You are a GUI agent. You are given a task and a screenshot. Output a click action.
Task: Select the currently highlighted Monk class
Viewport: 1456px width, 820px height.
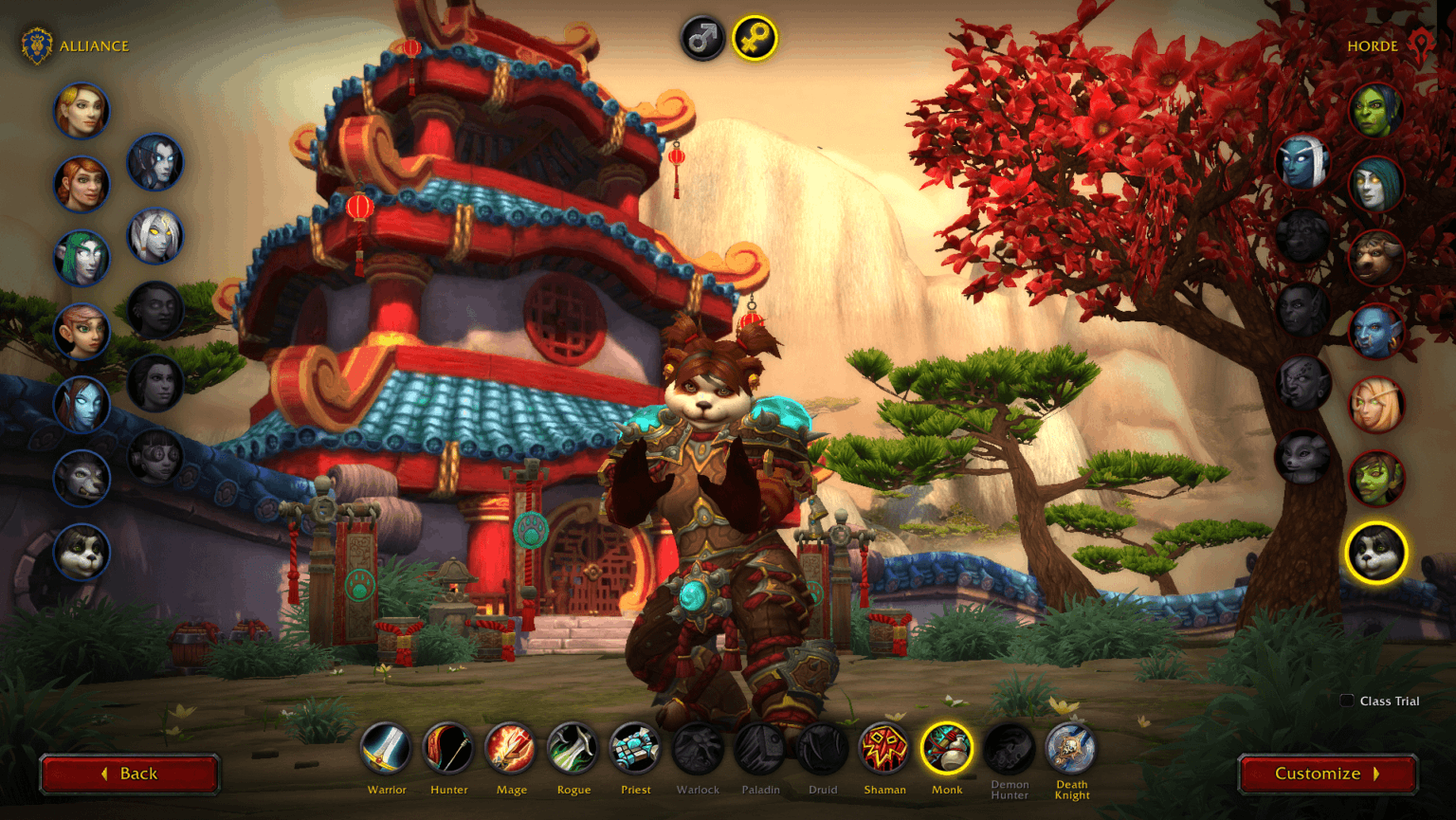pos(947,752)
